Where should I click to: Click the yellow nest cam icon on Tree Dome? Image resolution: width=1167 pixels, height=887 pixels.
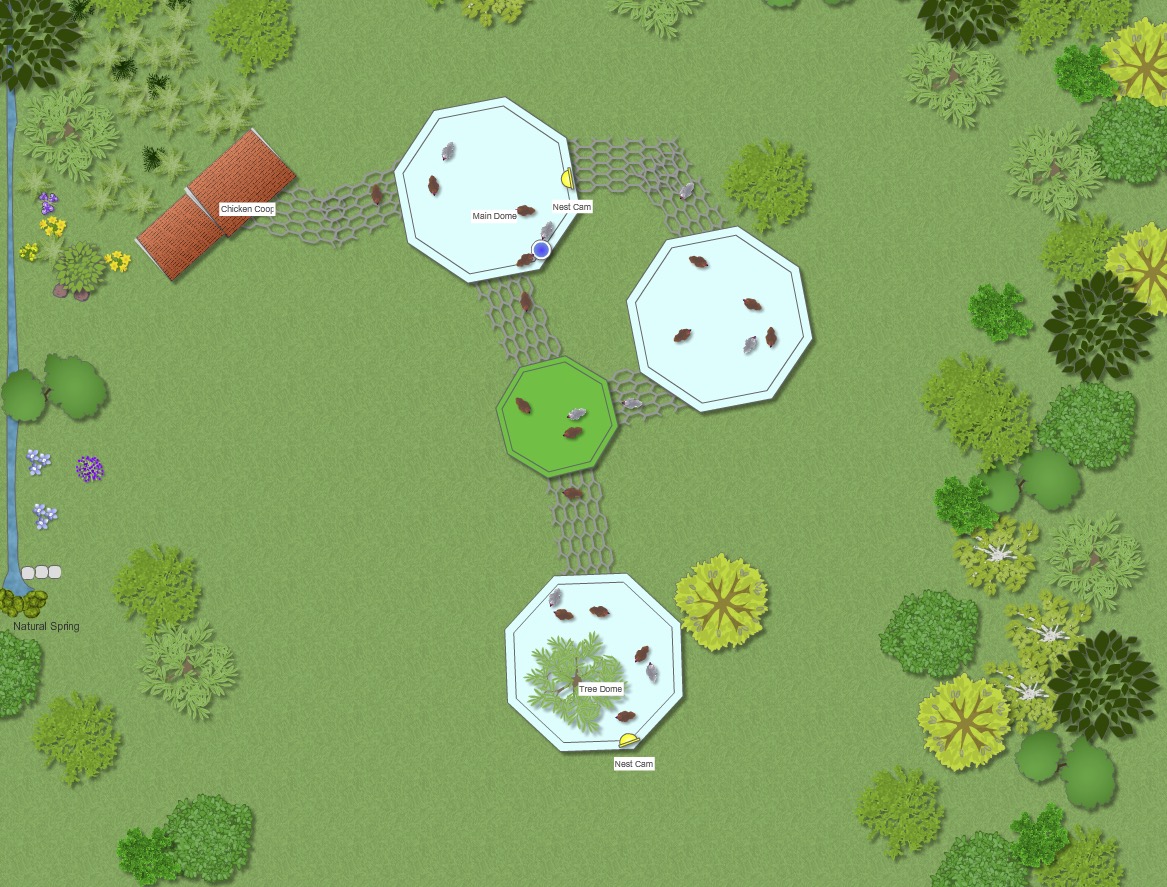click(x=628, y=741)
